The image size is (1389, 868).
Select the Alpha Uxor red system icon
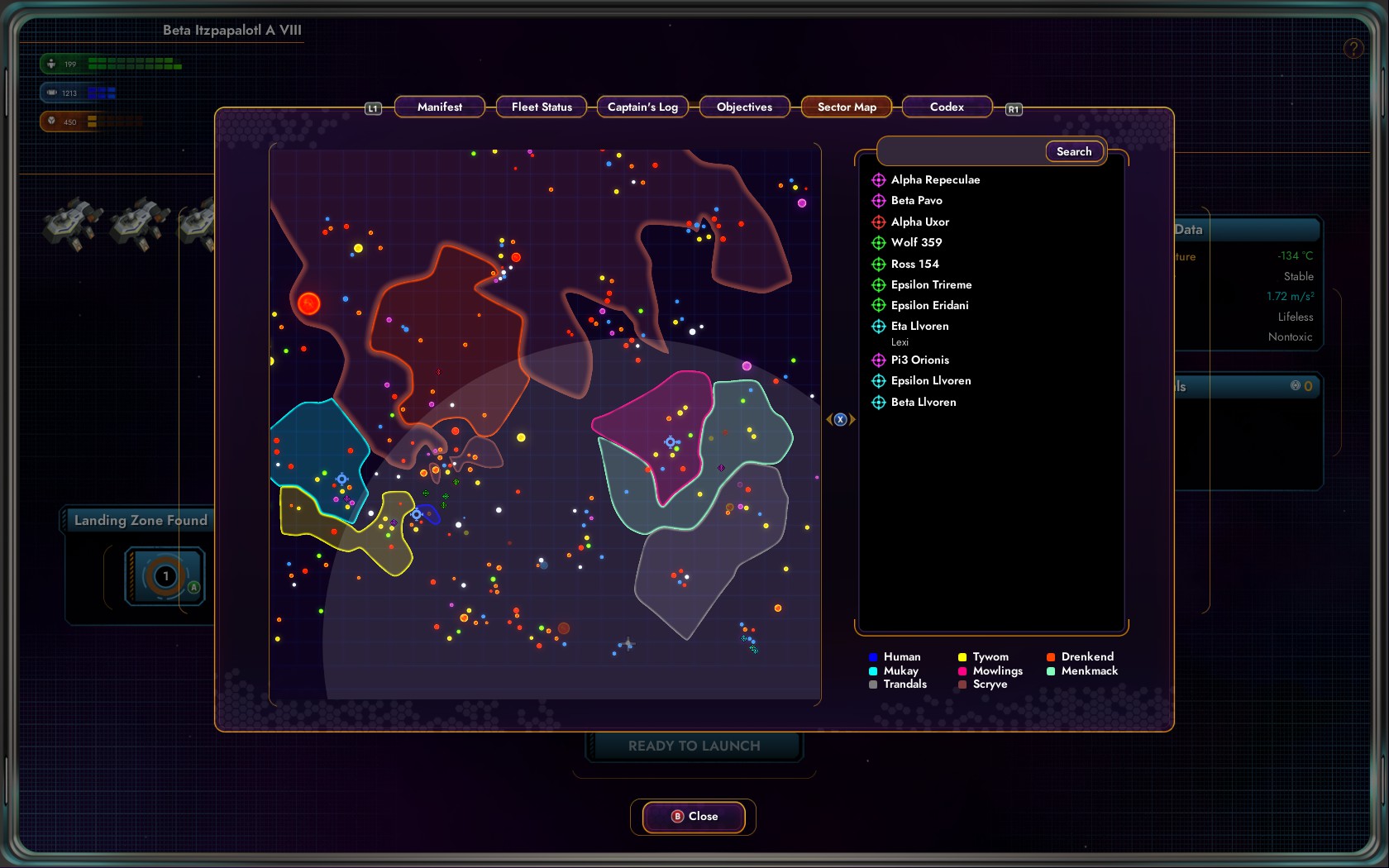878,222
